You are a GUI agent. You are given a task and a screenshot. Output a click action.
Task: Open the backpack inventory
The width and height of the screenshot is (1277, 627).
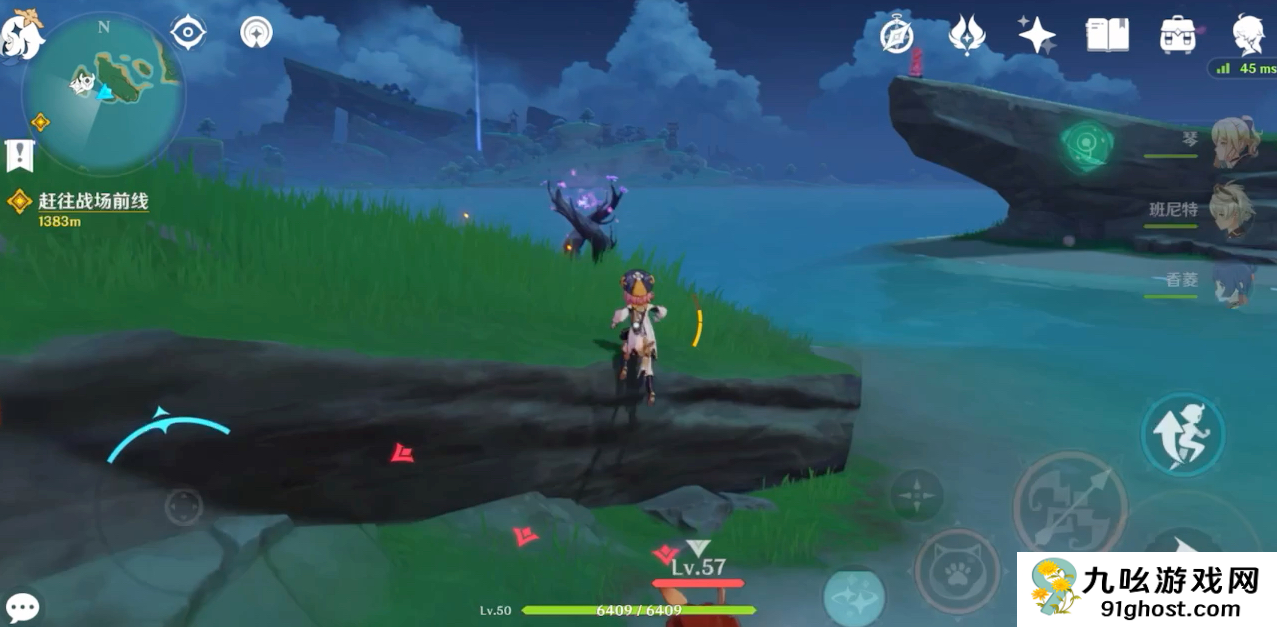tap(1178, 35)
